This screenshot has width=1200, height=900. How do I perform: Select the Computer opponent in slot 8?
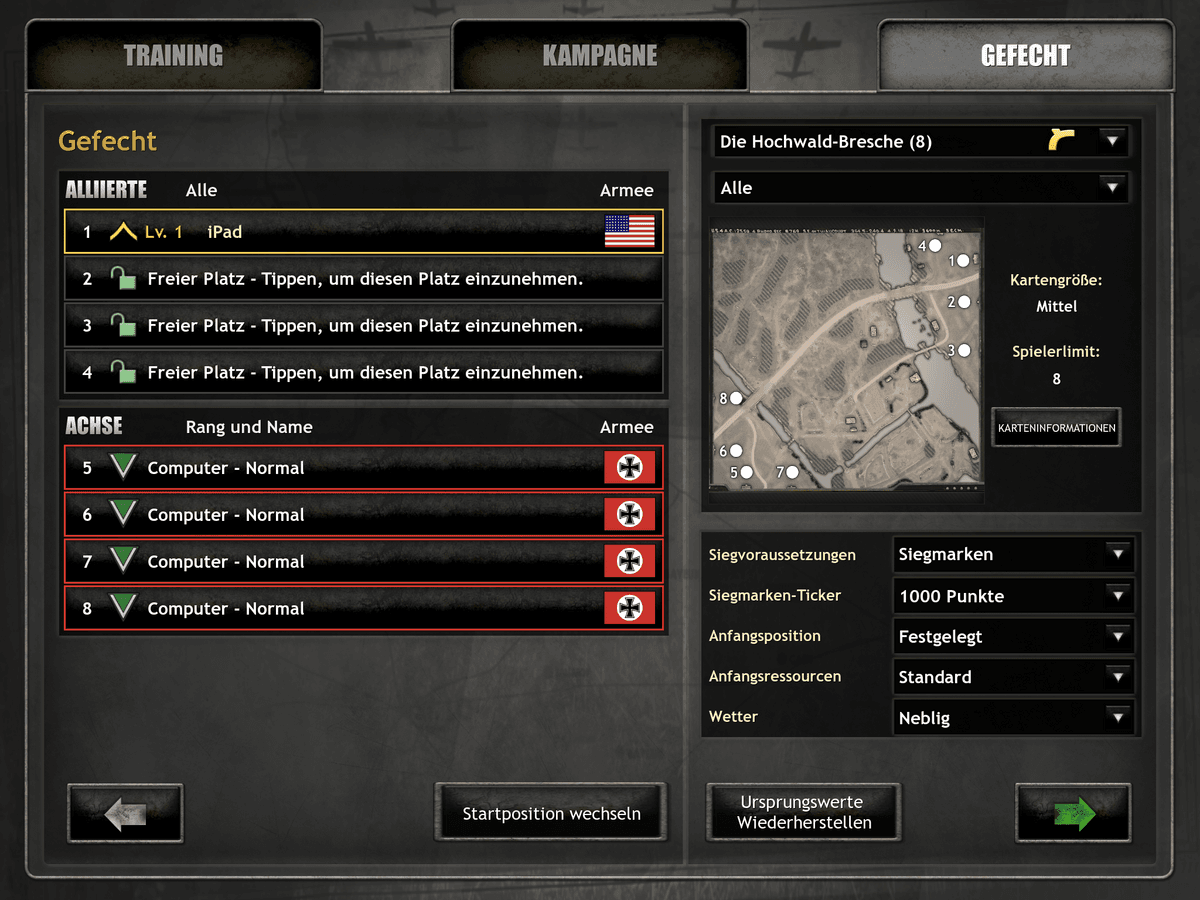pyautogui.click(x=363, y=609)
